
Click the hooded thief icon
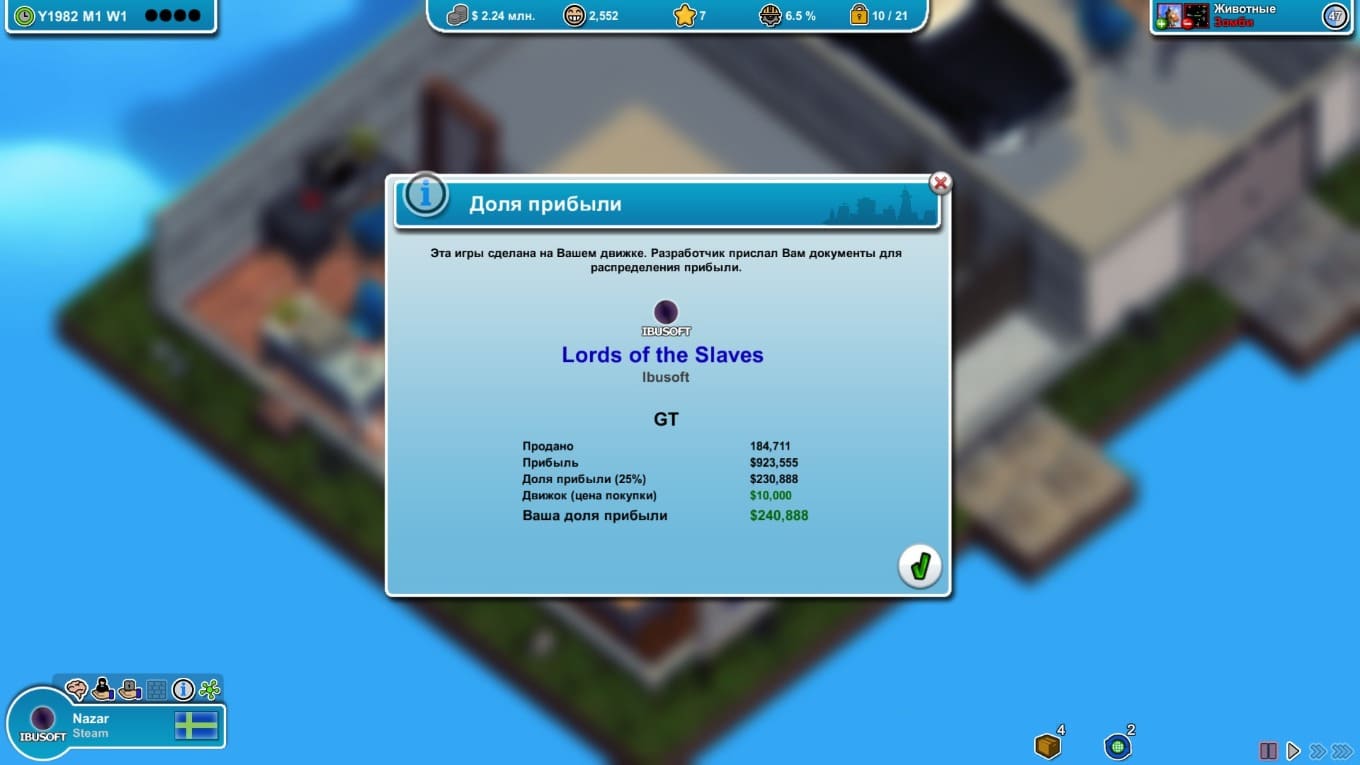pos(103,689)
